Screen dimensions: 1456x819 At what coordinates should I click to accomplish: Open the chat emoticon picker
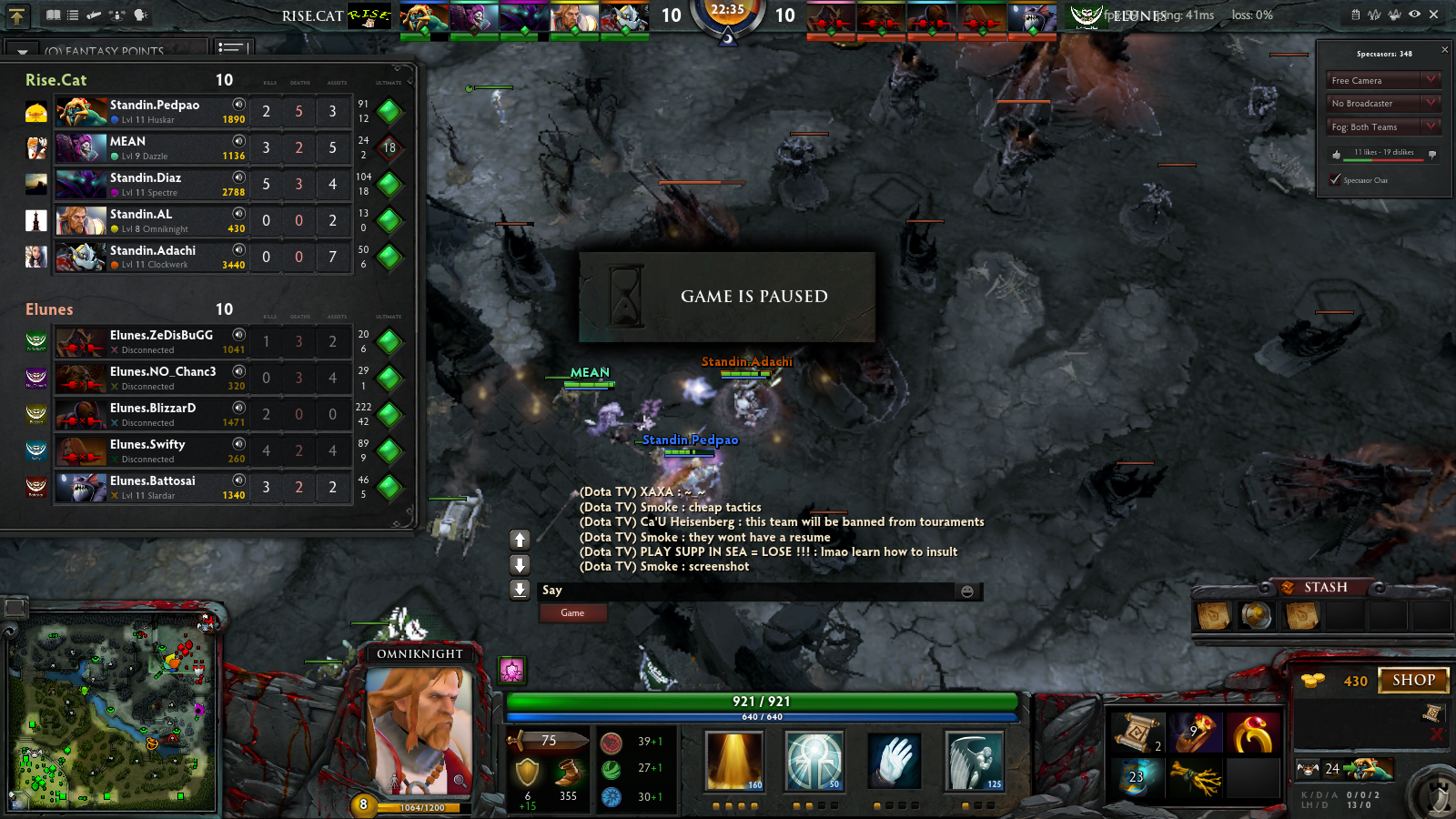pyautogui.click(x=967, y=591)
